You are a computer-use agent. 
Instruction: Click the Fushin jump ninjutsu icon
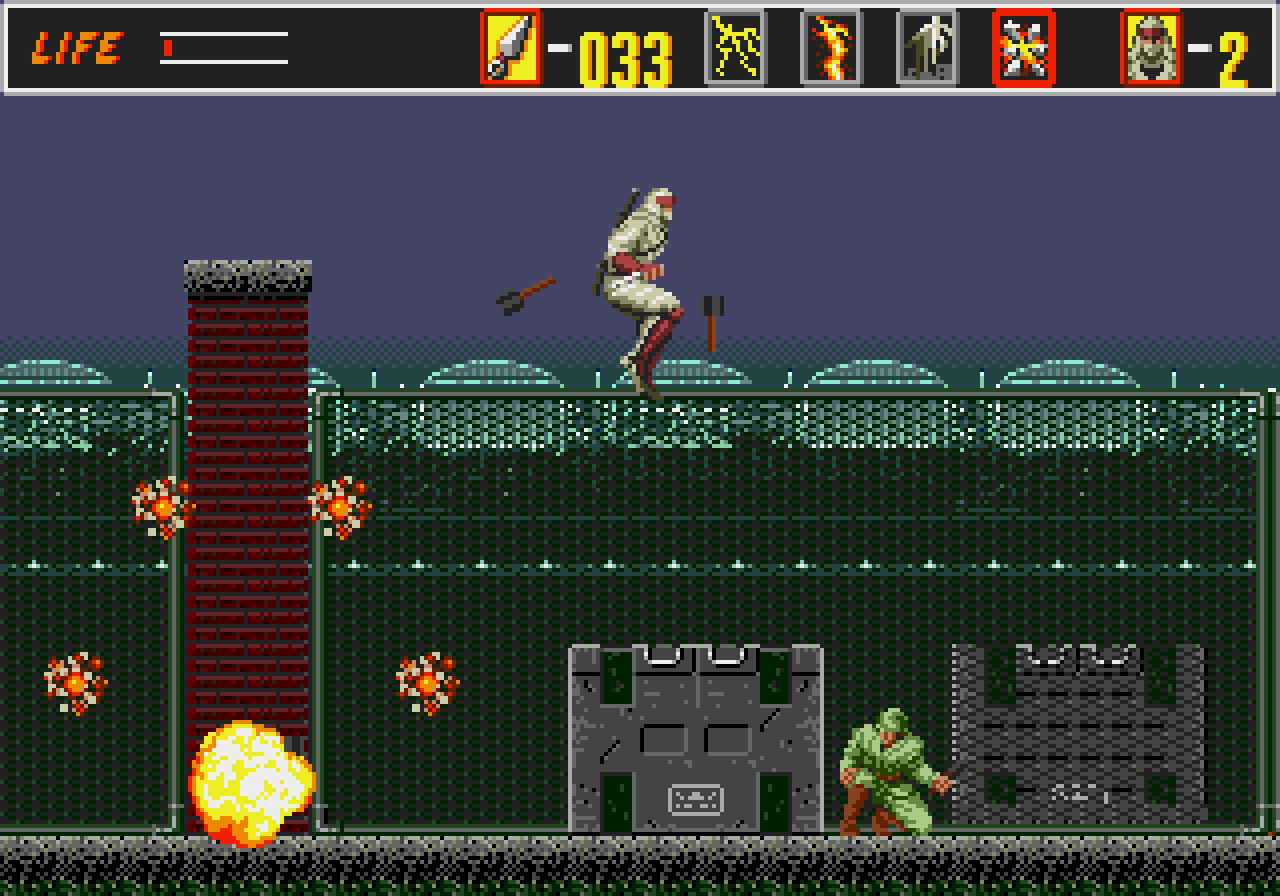click(x=926, y=45)
